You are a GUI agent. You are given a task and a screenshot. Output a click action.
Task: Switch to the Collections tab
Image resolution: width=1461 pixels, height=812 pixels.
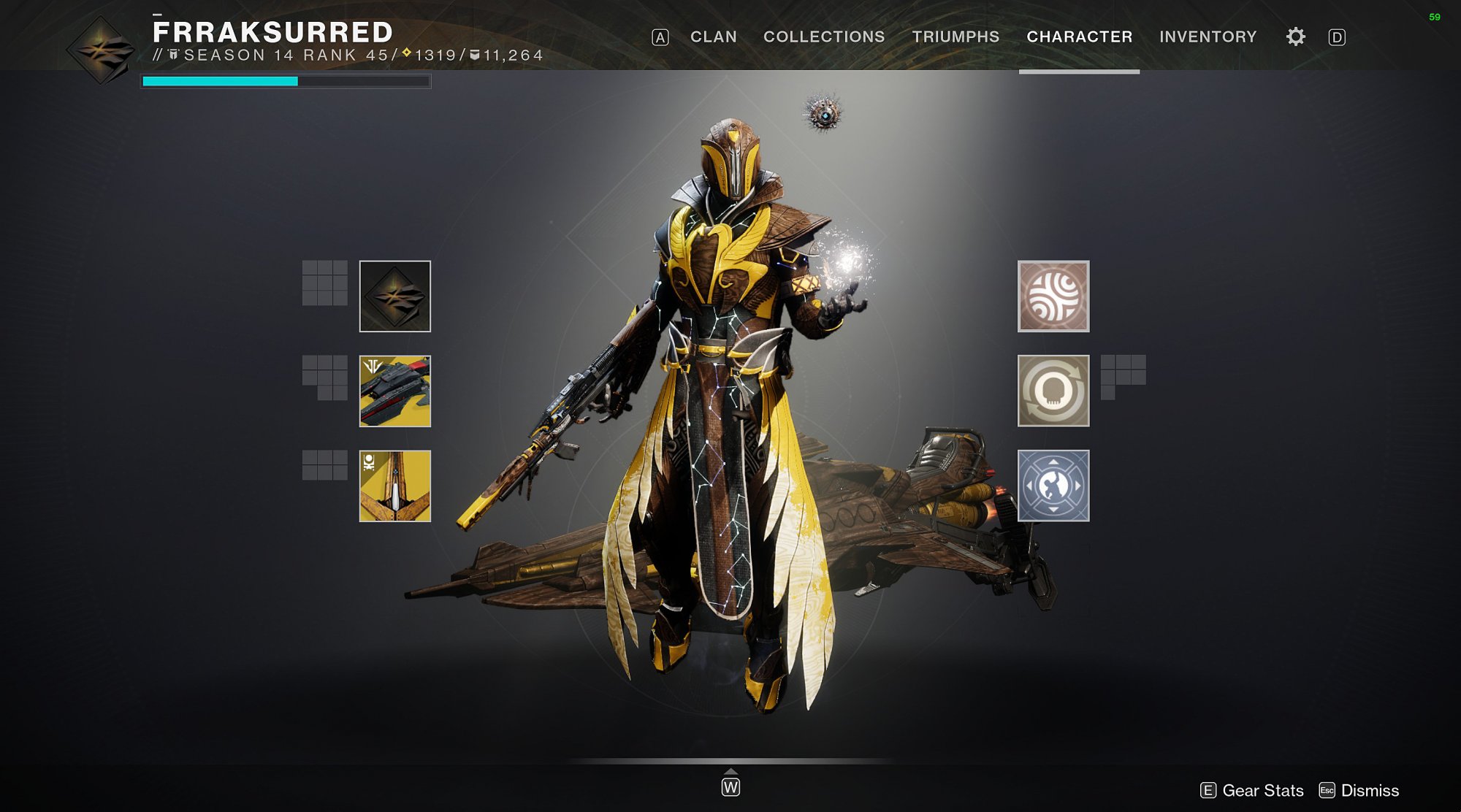pyautogui.click(x=823, y=37)
